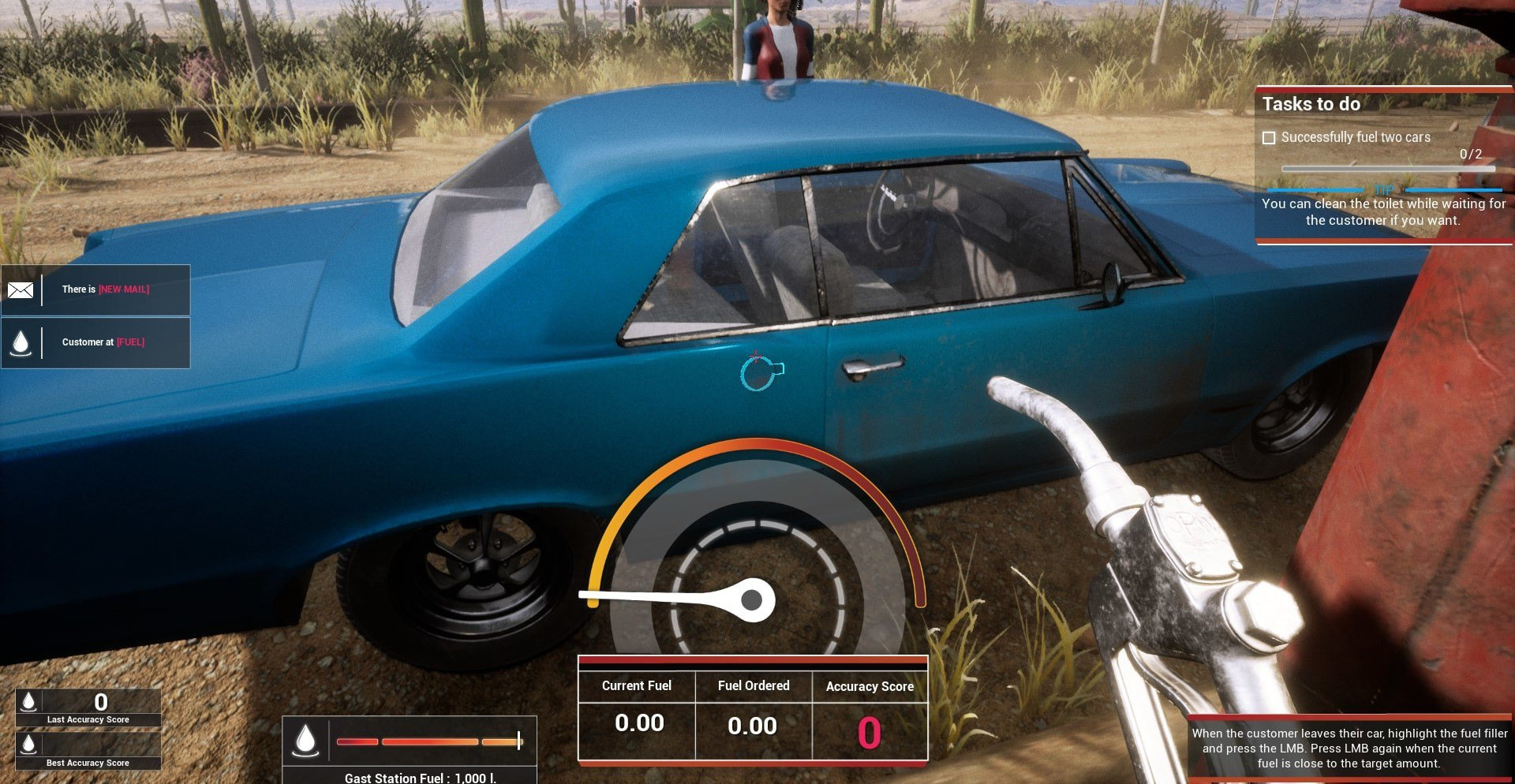Click the highlighted fuel filler marker
1515x784 pixels.
759,373
